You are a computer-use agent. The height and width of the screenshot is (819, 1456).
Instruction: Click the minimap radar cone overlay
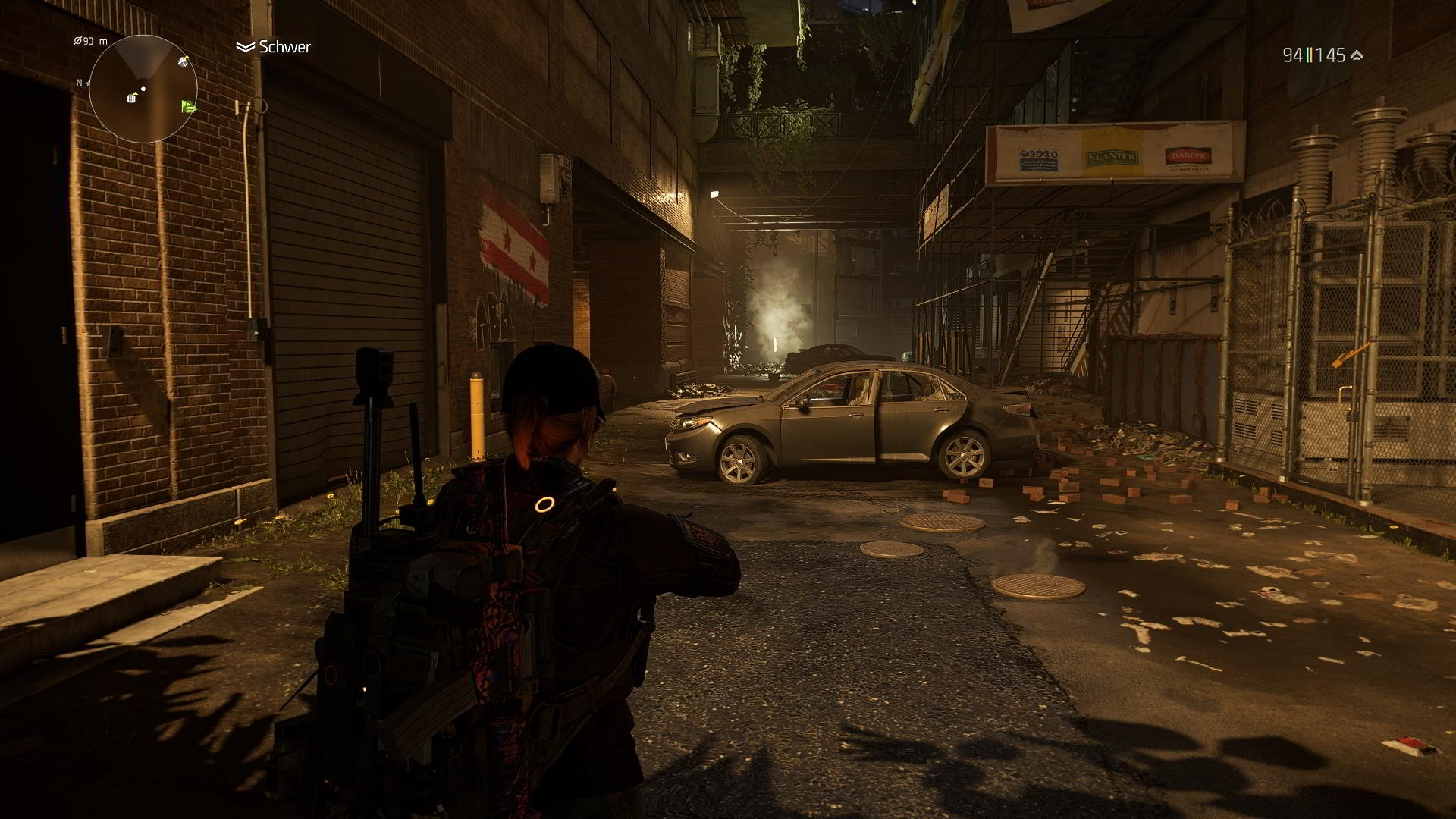[142, 59]
